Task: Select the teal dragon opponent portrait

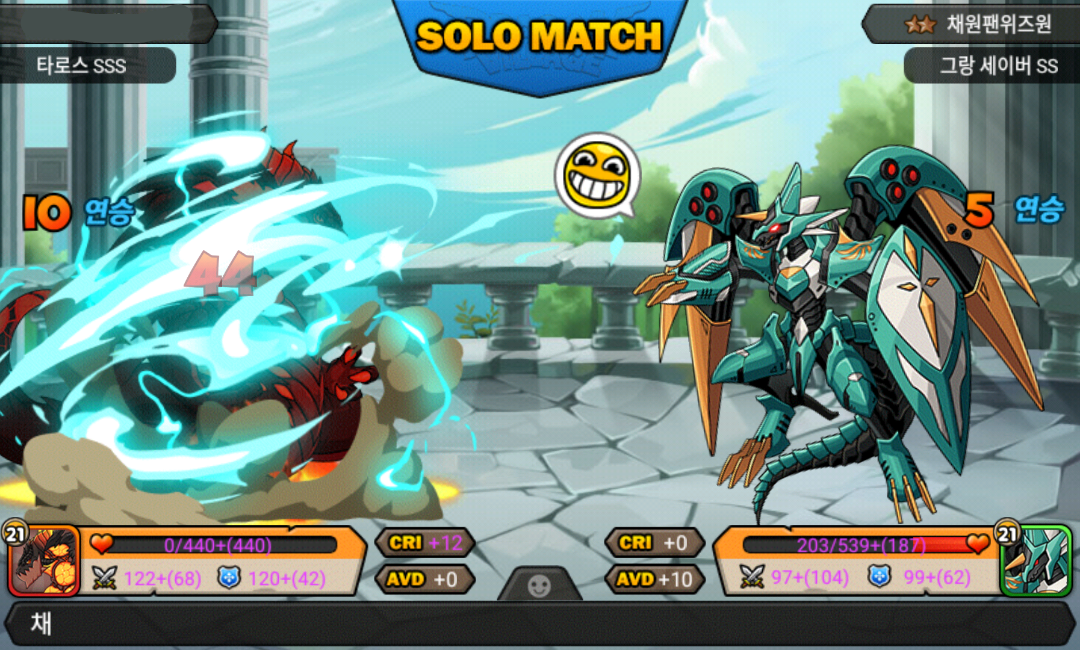Action: pos(1035,561)
